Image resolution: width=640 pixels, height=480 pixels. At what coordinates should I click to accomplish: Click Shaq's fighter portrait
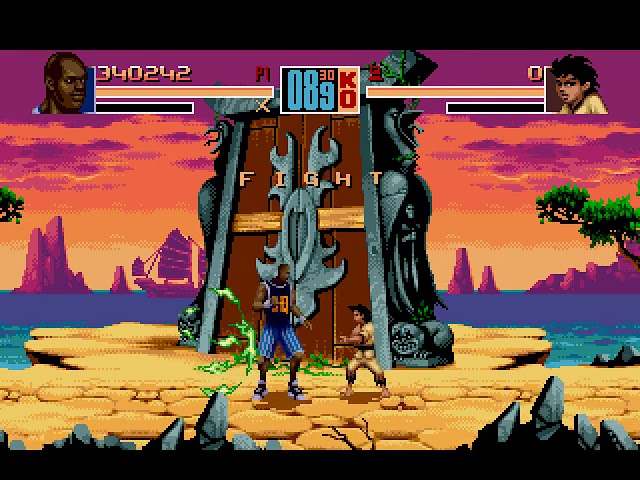(x=67, y=84)
